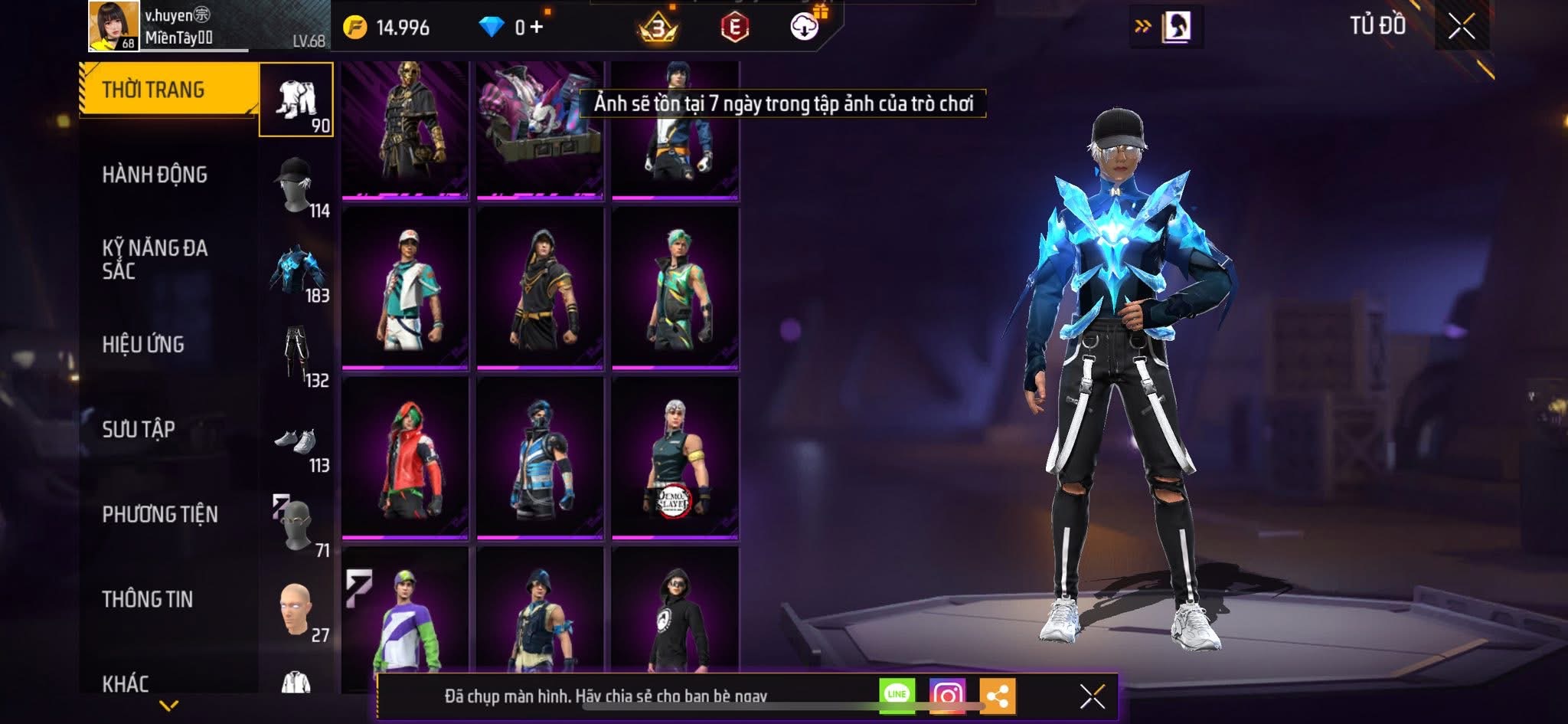Tap the orange share icon
Screen dimensions: 1568x724
997,696
